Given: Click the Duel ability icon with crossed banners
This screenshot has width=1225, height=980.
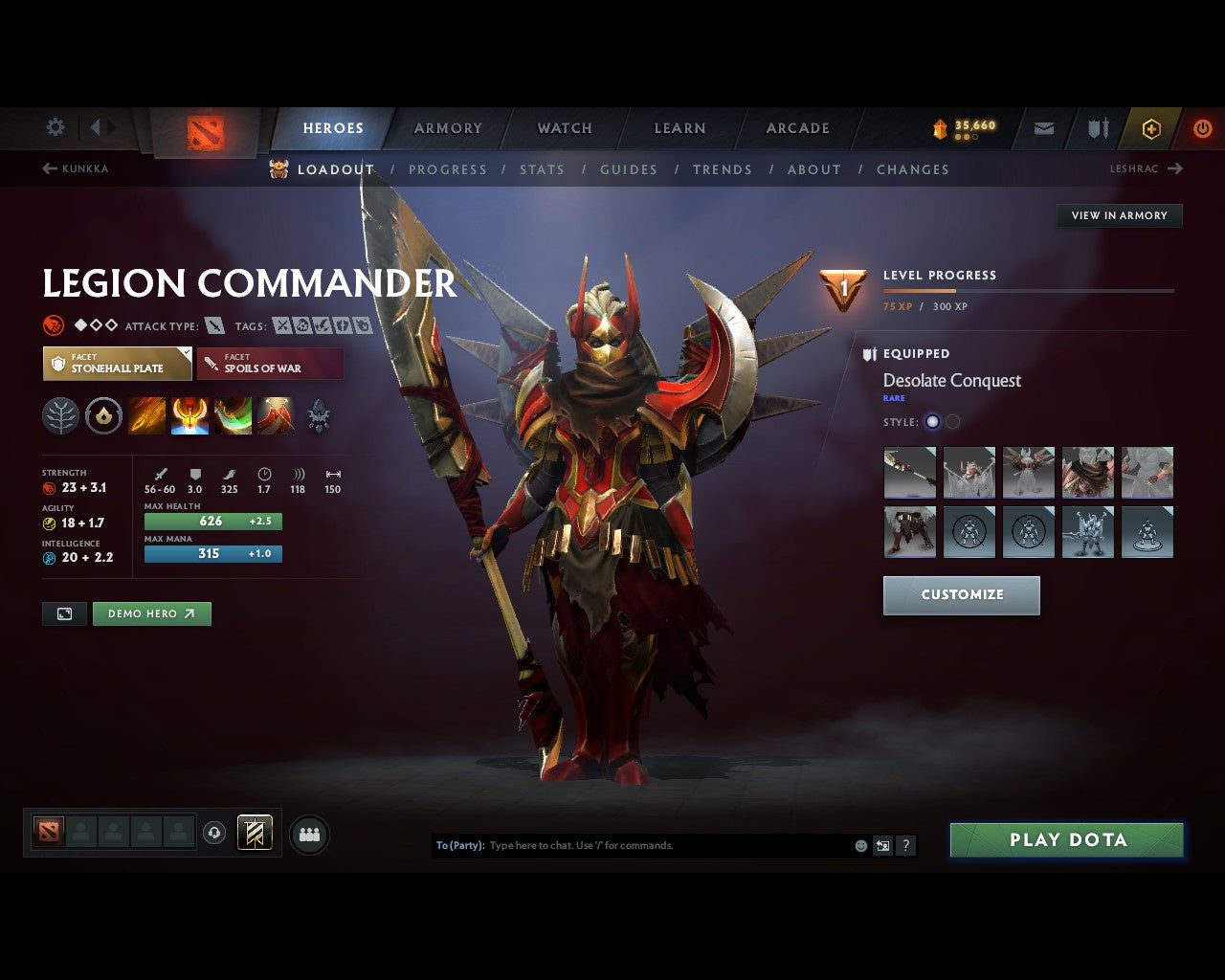Looking at the screenshot, I should [x=276, y=415].
